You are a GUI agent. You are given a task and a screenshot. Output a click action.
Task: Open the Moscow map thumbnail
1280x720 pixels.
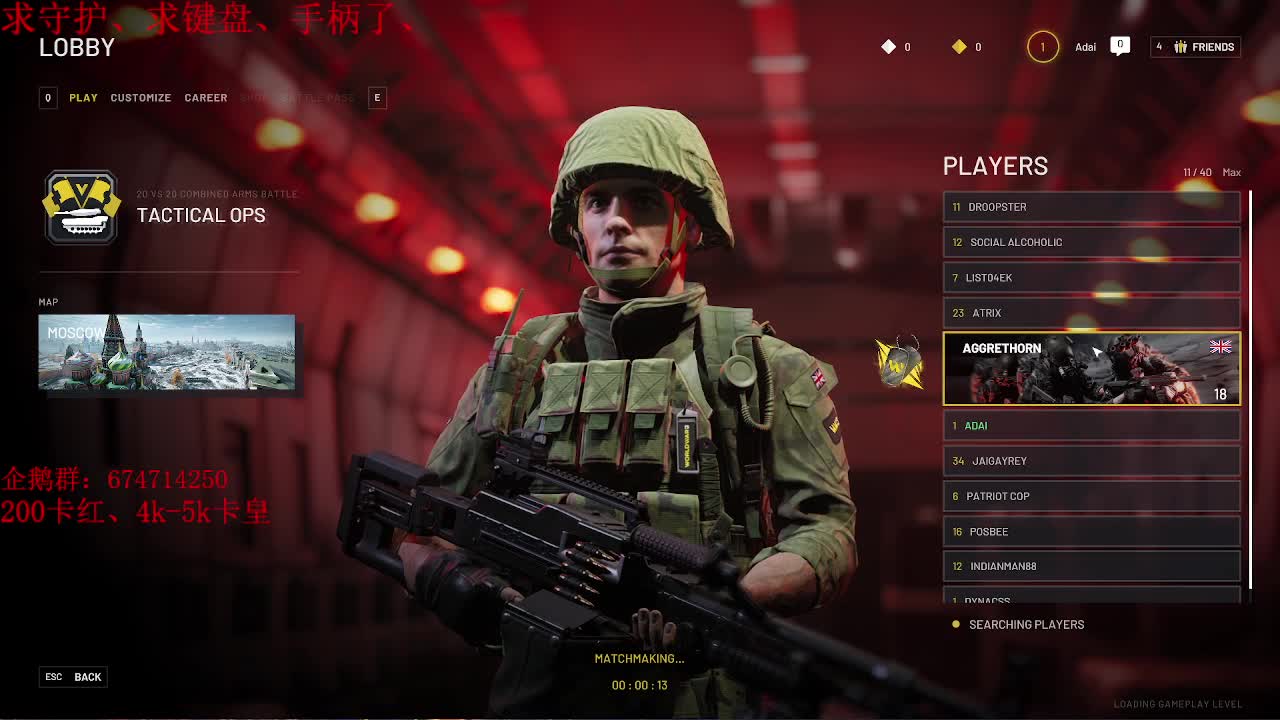point(167,352)
